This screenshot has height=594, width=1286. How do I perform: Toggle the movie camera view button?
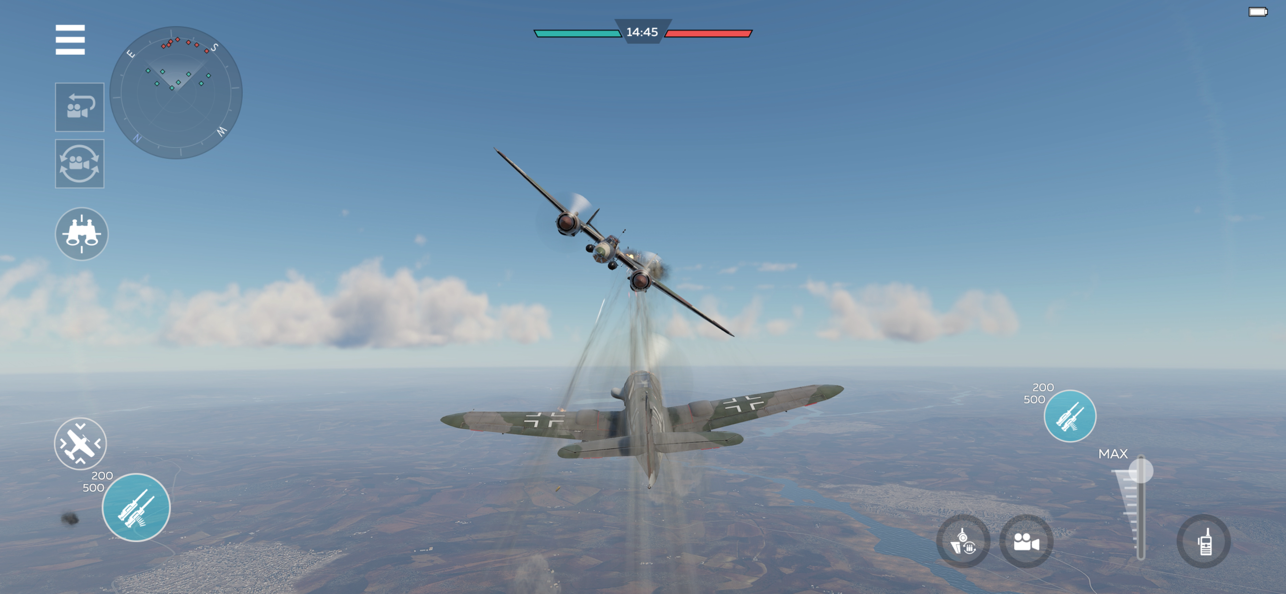pyautogui.click(x=1026, y=542)
